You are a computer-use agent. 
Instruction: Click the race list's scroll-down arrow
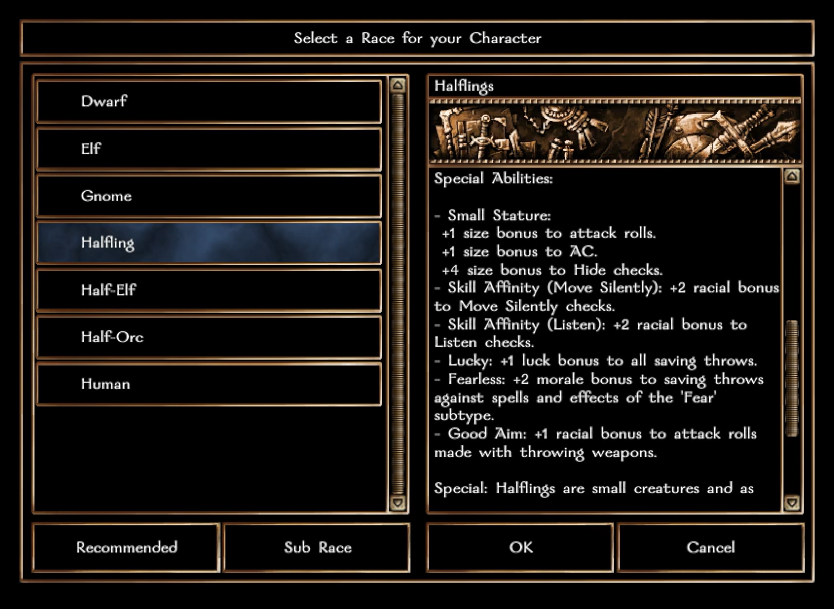[x=398, y=503]
